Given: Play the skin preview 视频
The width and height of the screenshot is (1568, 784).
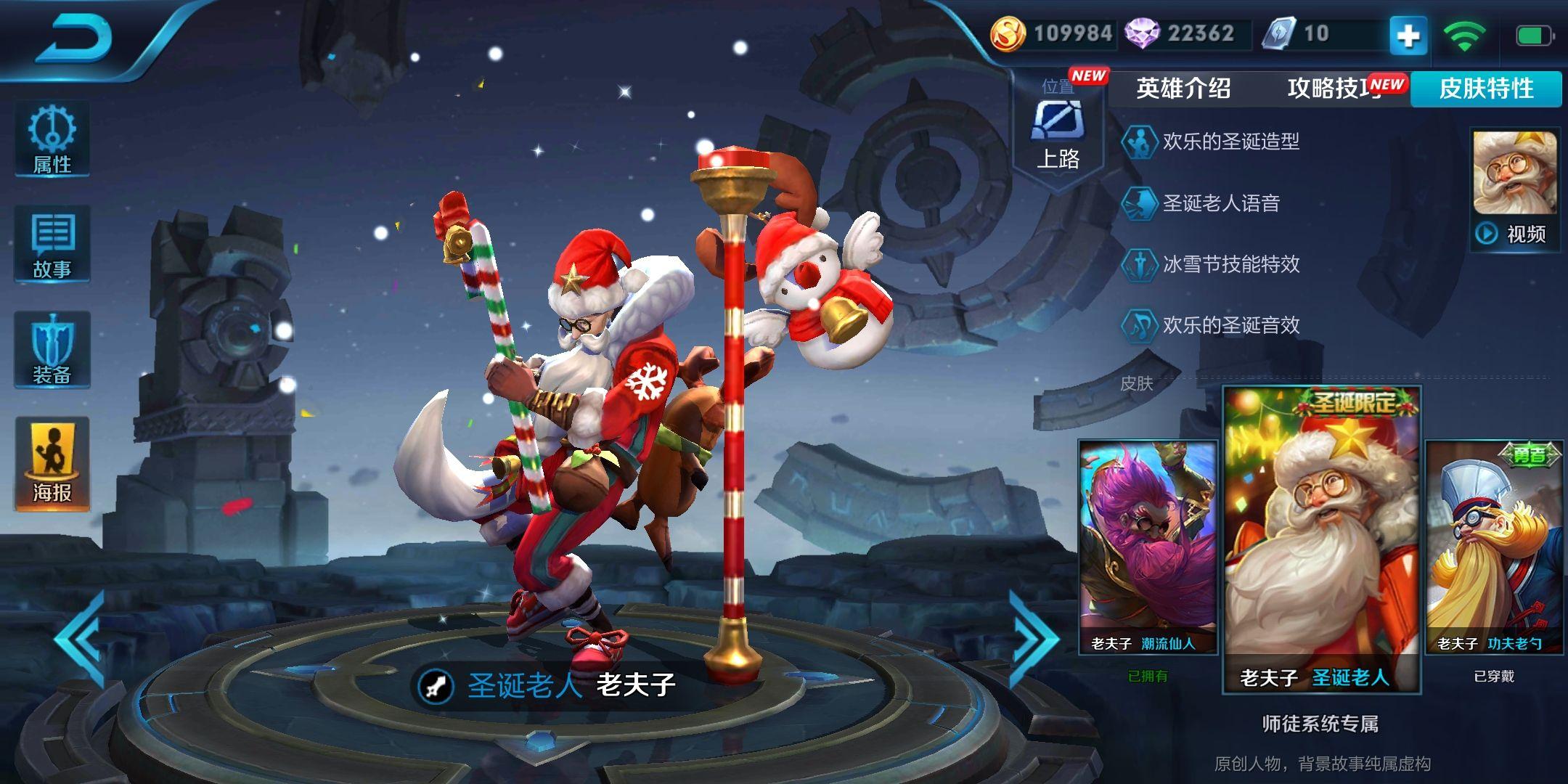Looking at the screenshot, I should 1515,190.
